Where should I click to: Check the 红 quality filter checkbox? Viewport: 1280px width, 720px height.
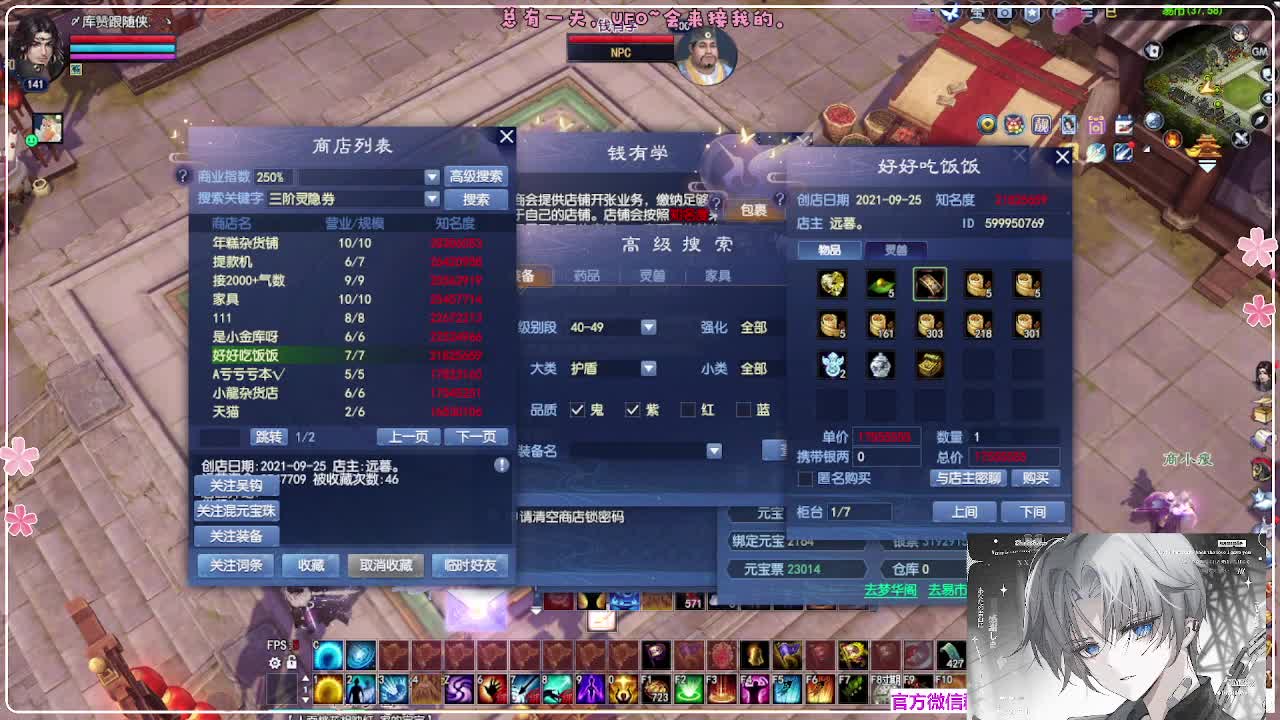tap(688, 409)
